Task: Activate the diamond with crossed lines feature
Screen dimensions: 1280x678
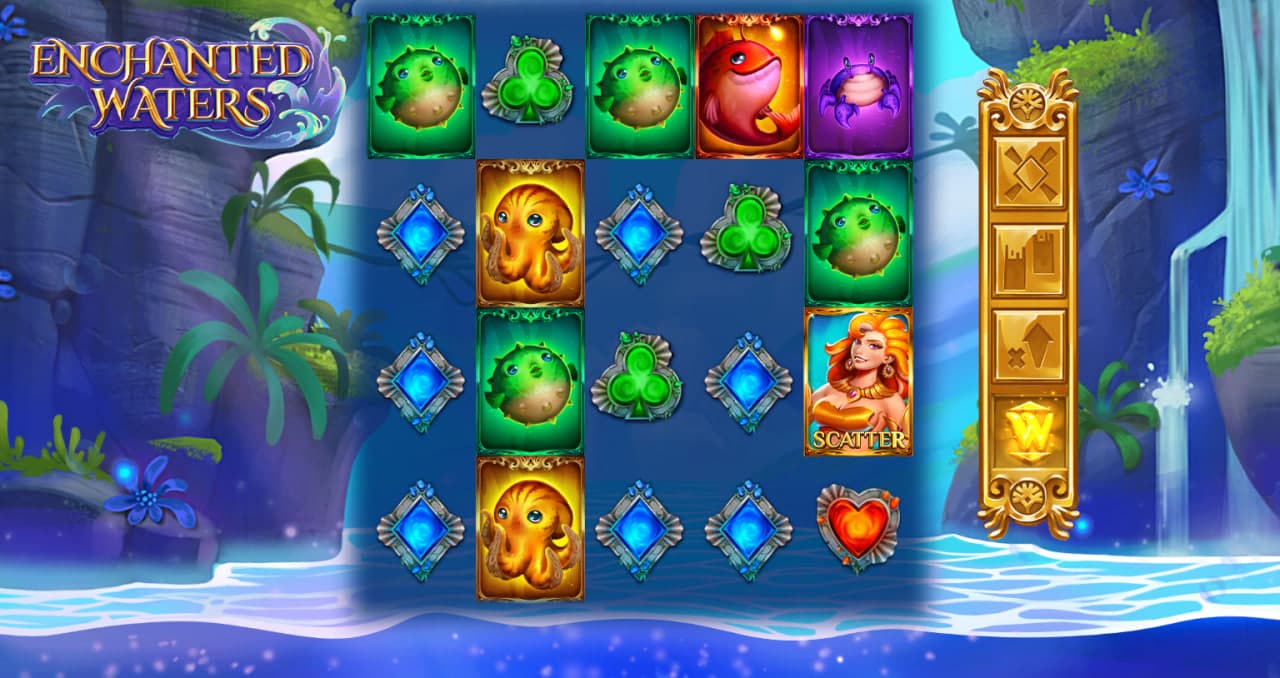Action: tap(1028, 173)
